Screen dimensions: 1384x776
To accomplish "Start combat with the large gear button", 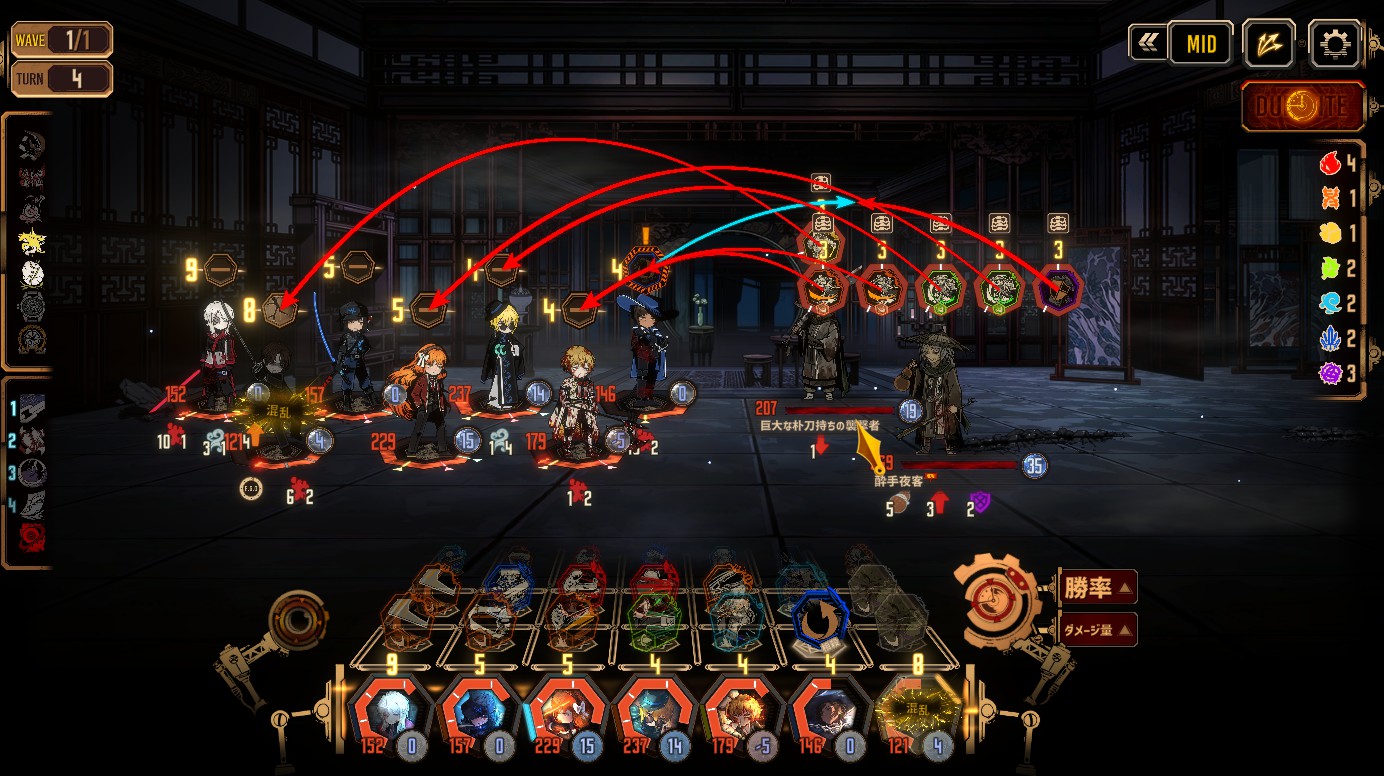I will click(x=997, y=603).
